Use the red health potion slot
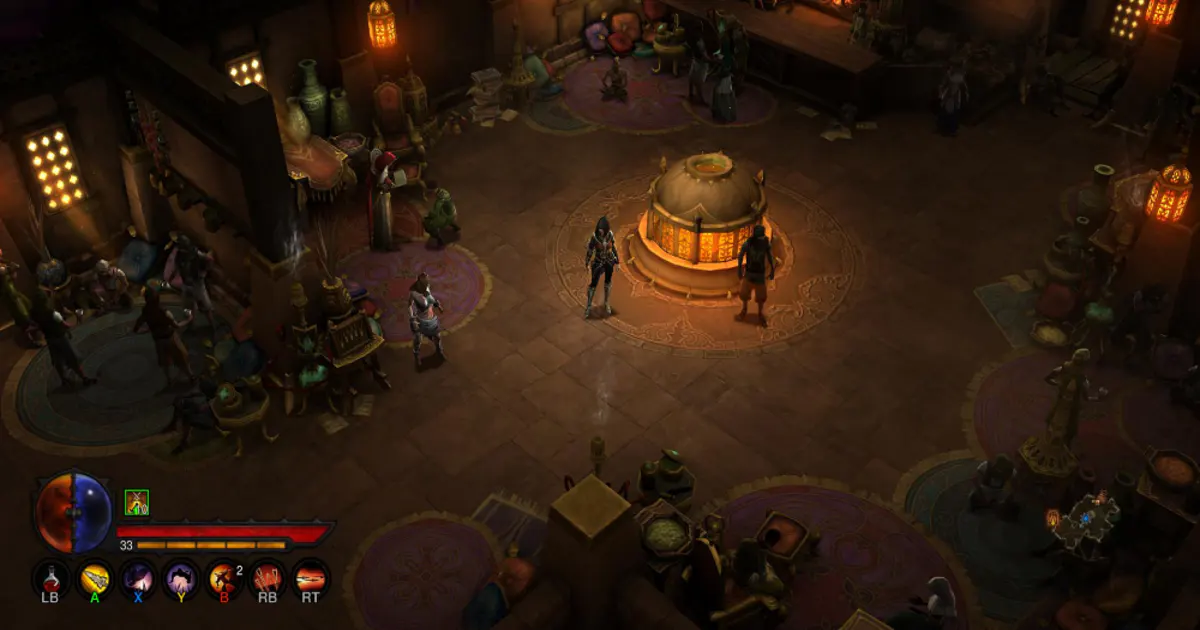This screenshot has height=630, width=1200. pyautogui.click(x=50, y=578)
